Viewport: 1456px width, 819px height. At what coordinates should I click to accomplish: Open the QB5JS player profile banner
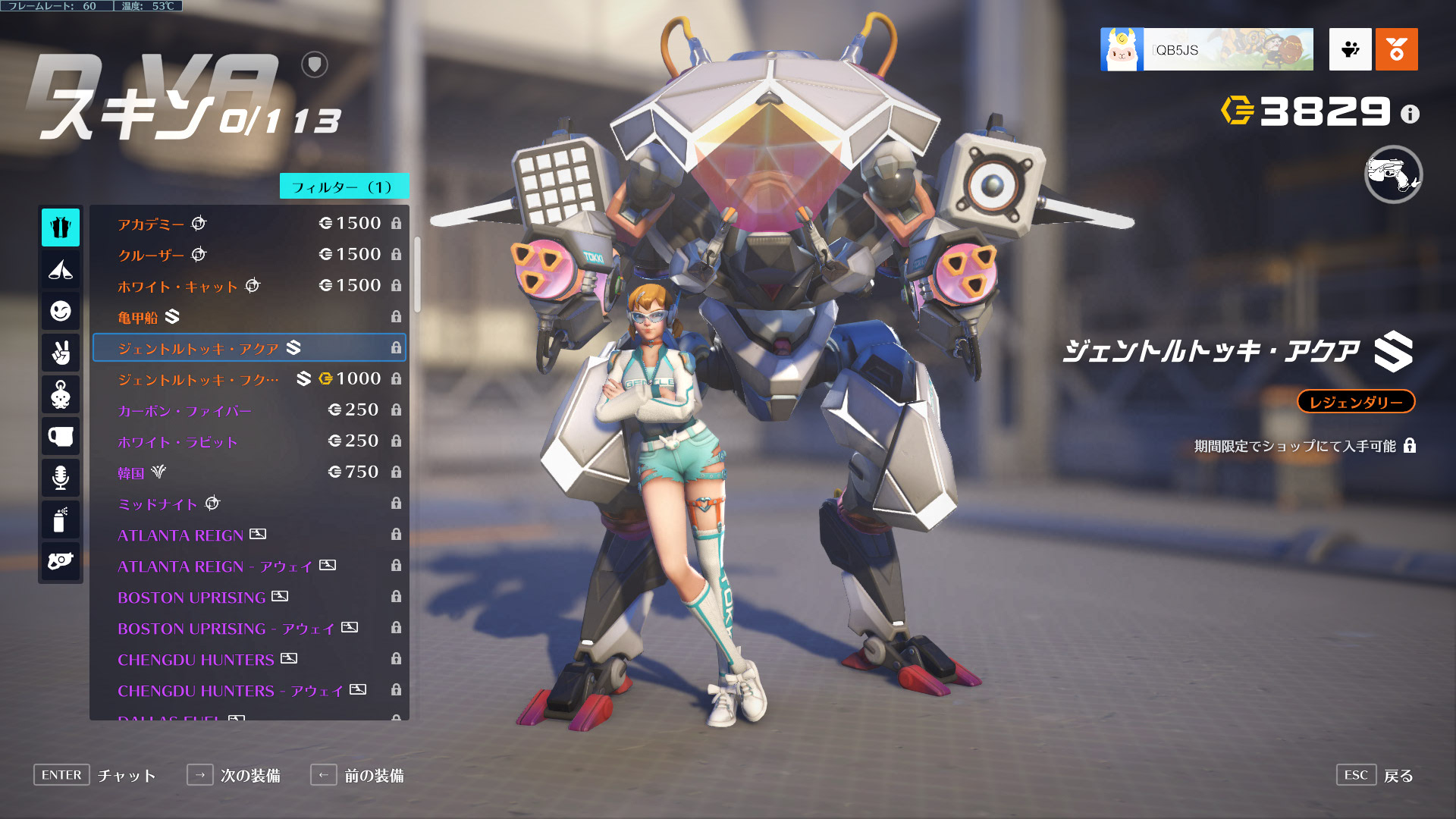pos(1207,50)
